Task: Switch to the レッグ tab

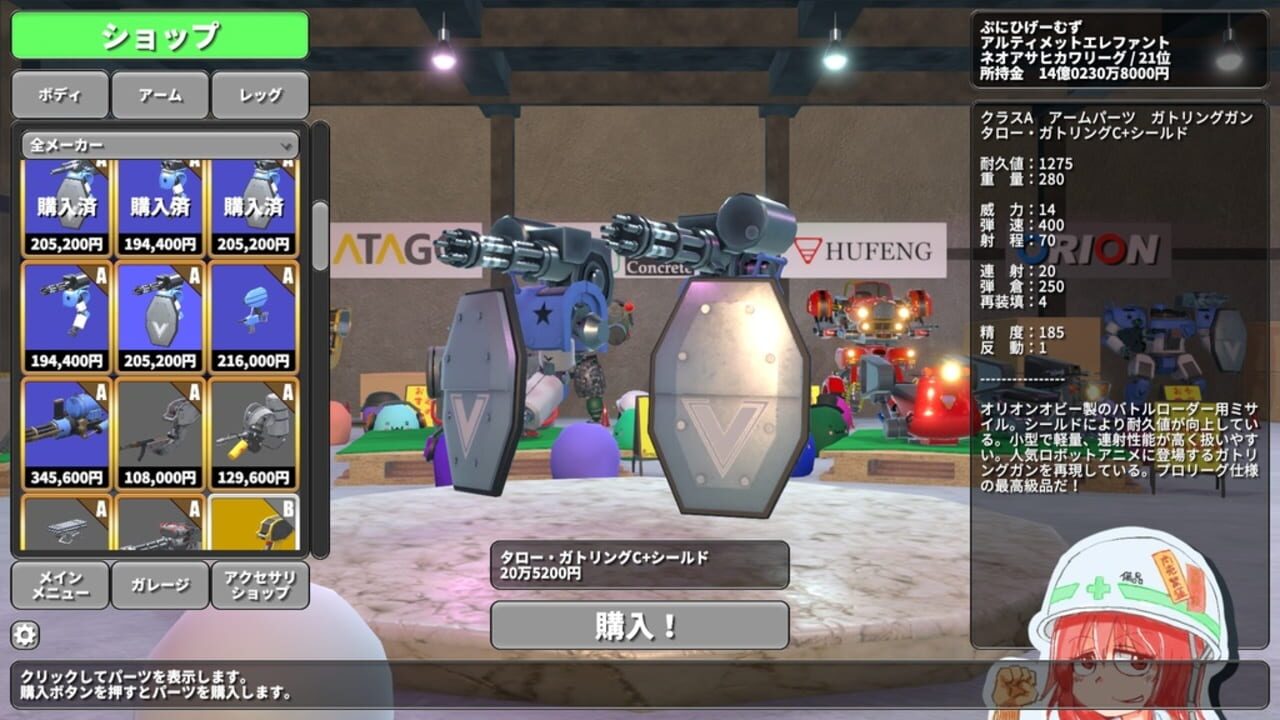Action: (260, 95)
